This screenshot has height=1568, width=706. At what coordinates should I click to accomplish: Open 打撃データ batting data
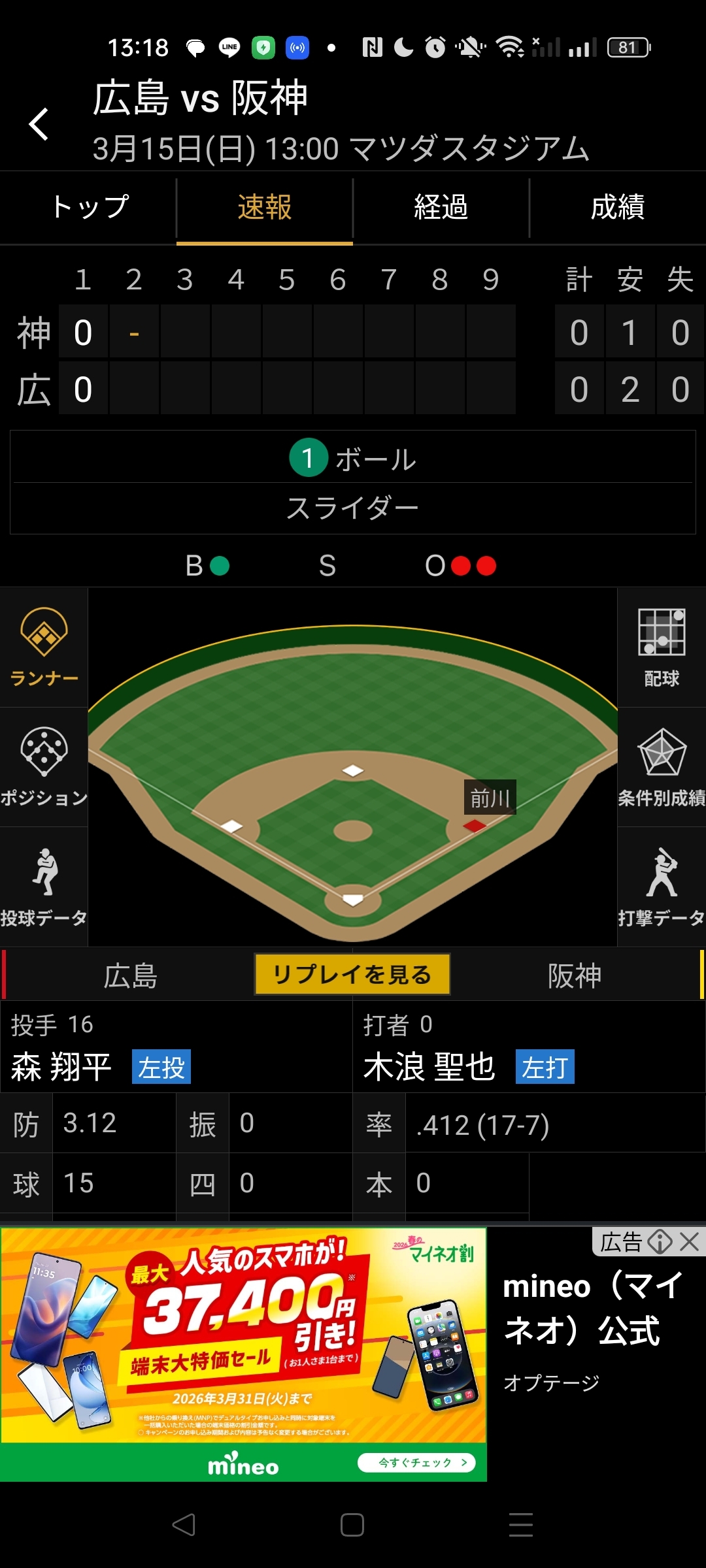[x=662, y=887]
